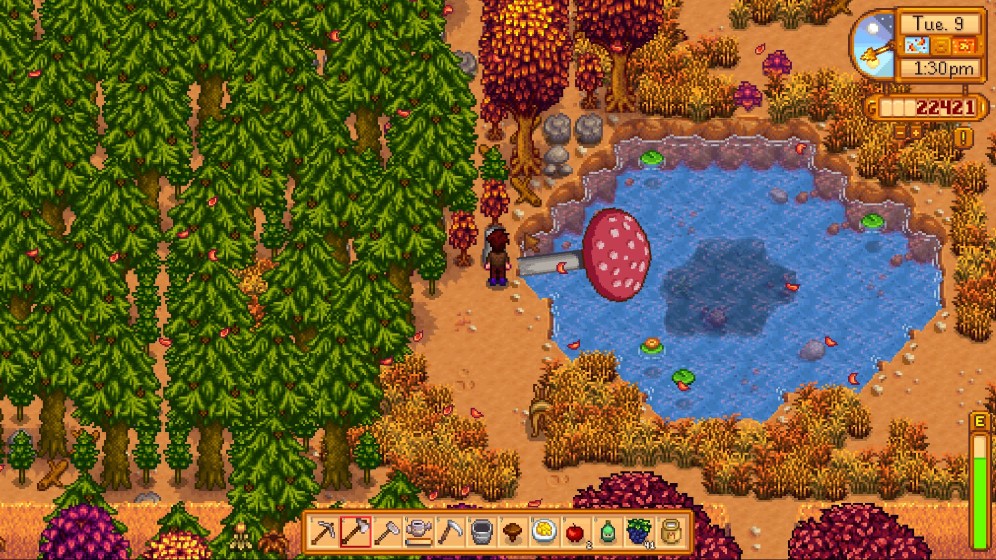Select the axe hotbar slot

click(x=356, y=531)
